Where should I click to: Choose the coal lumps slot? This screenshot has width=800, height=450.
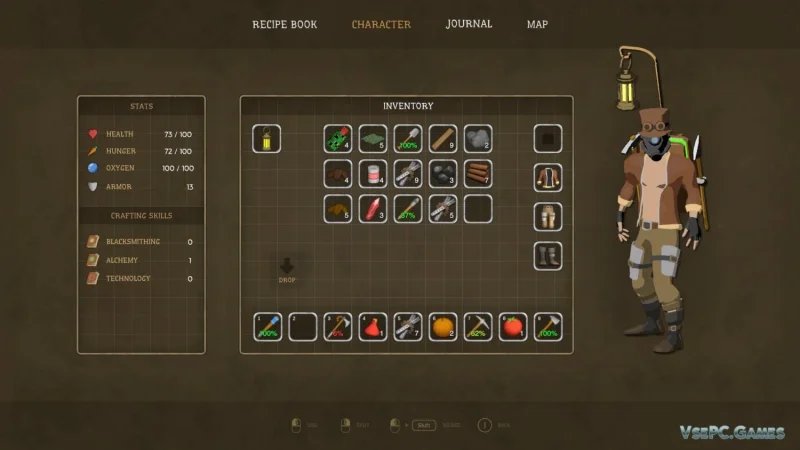443,173
